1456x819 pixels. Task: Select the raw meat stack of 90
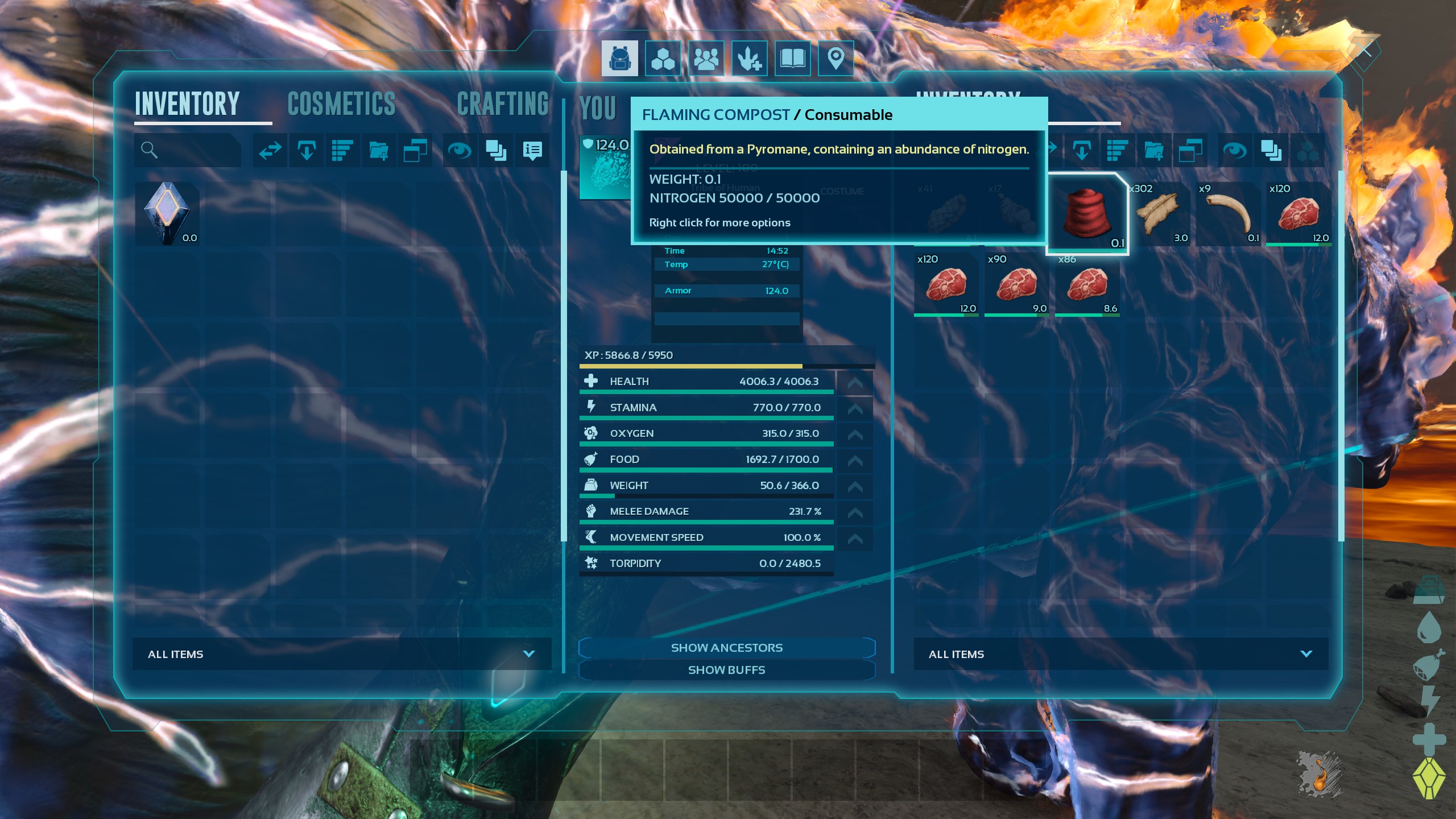point(1017,284)
